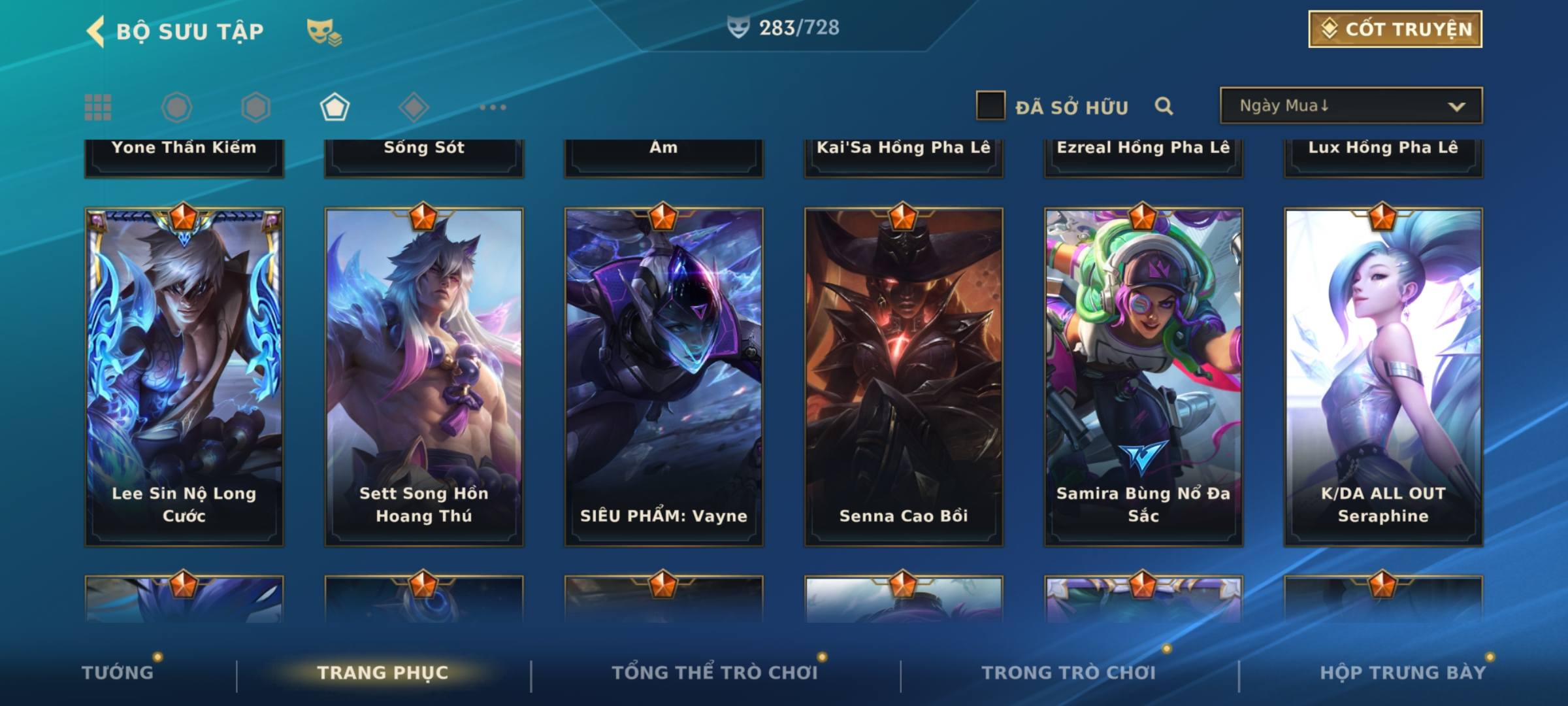The height and width of the screenshot is (706, 1568).
Task: Switch to Tổng Thể Trò Chơi tab
Action: pyautogui.click(x=715, y=672)
